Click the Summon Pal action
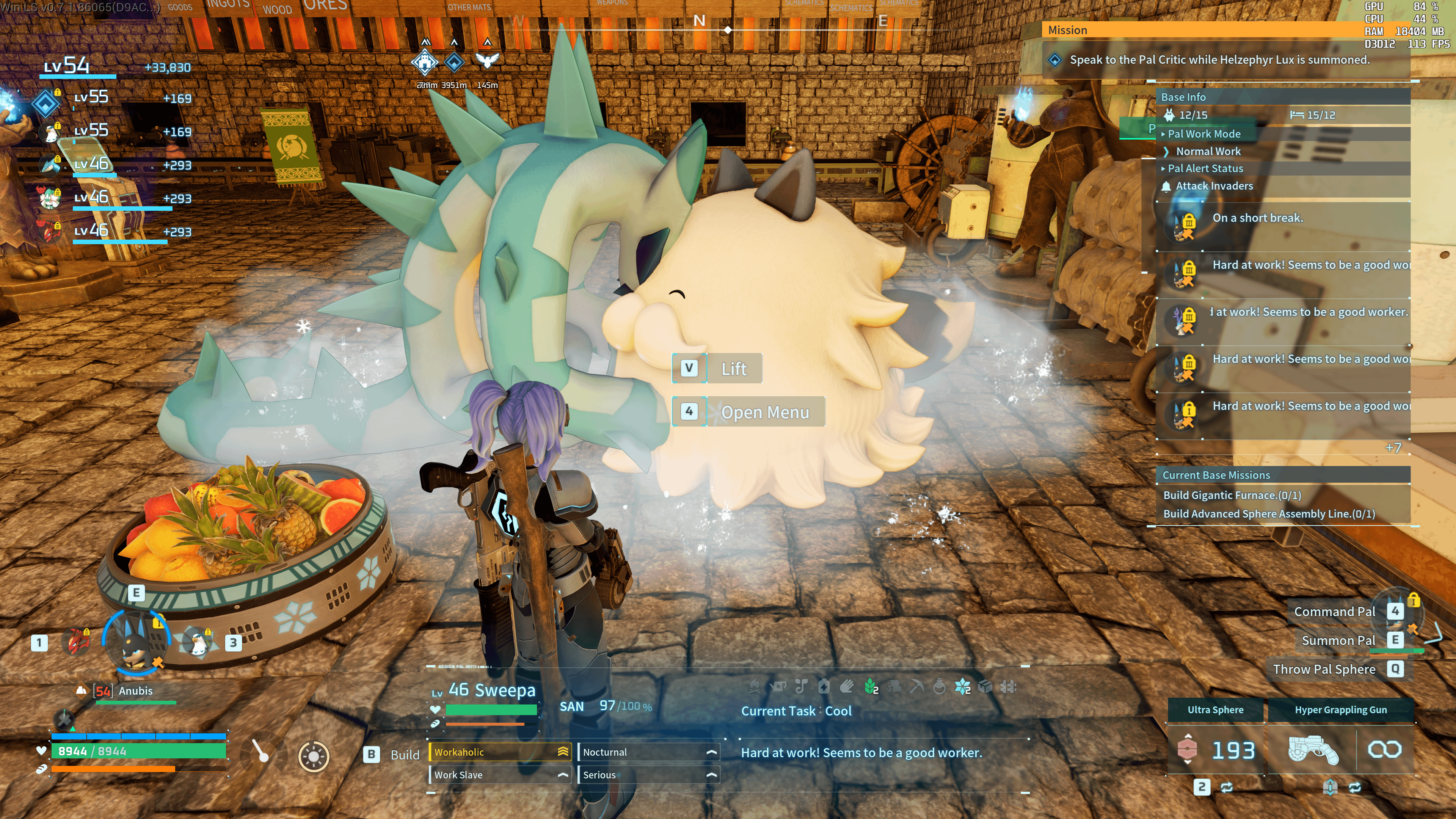1456x819 pixels. tap(1338, 640)
